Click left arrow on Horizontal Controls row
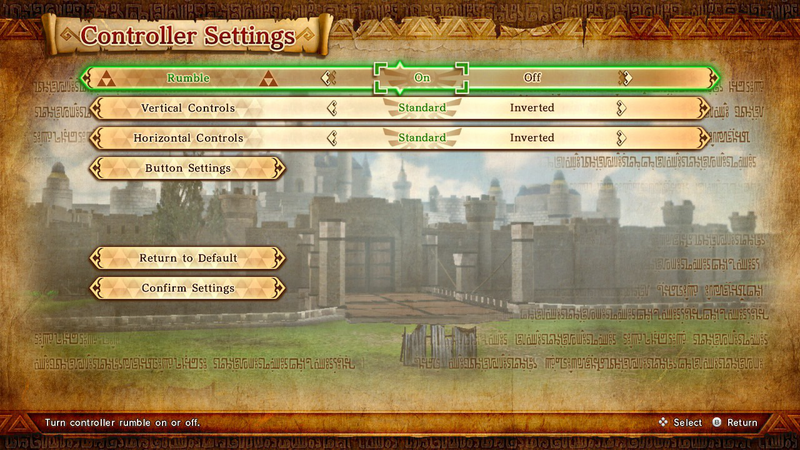The width and height of the screenshot is (800, 450). coord(328,138)
